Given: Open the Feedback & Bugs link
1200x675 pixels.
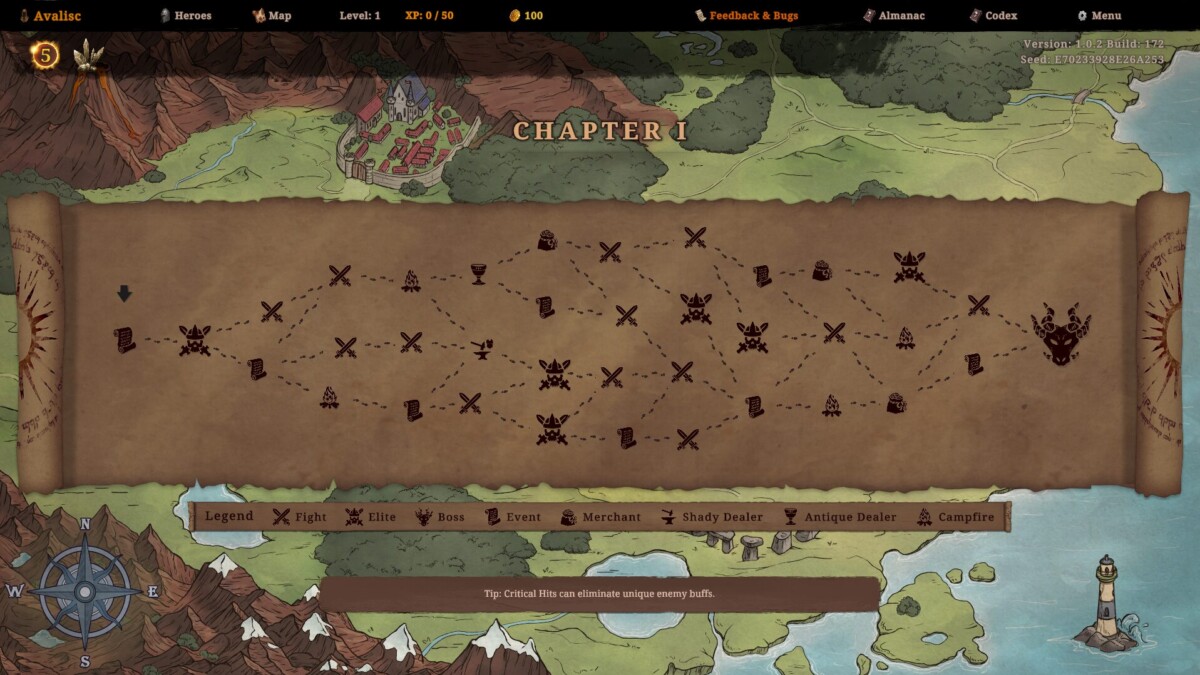Looking at the screenshot, I should pyautogui.click(x=747, y=16).
